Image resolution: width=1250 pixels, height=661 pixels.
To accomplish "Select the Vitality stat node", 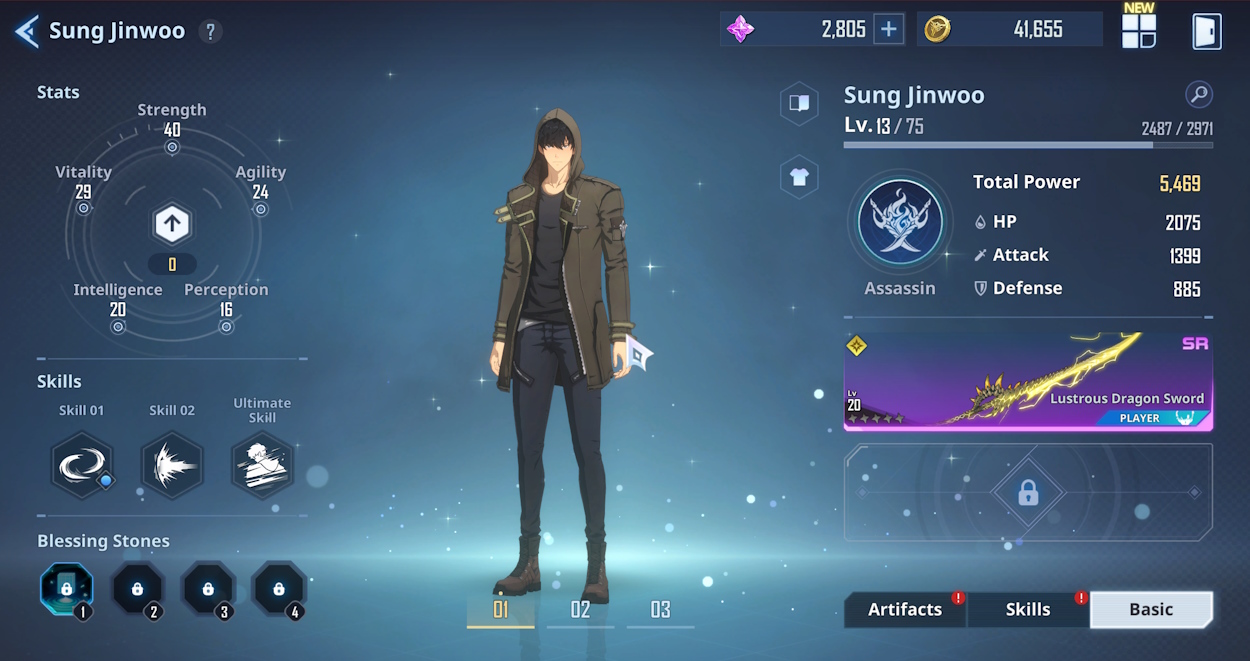I will click(84, 208).
